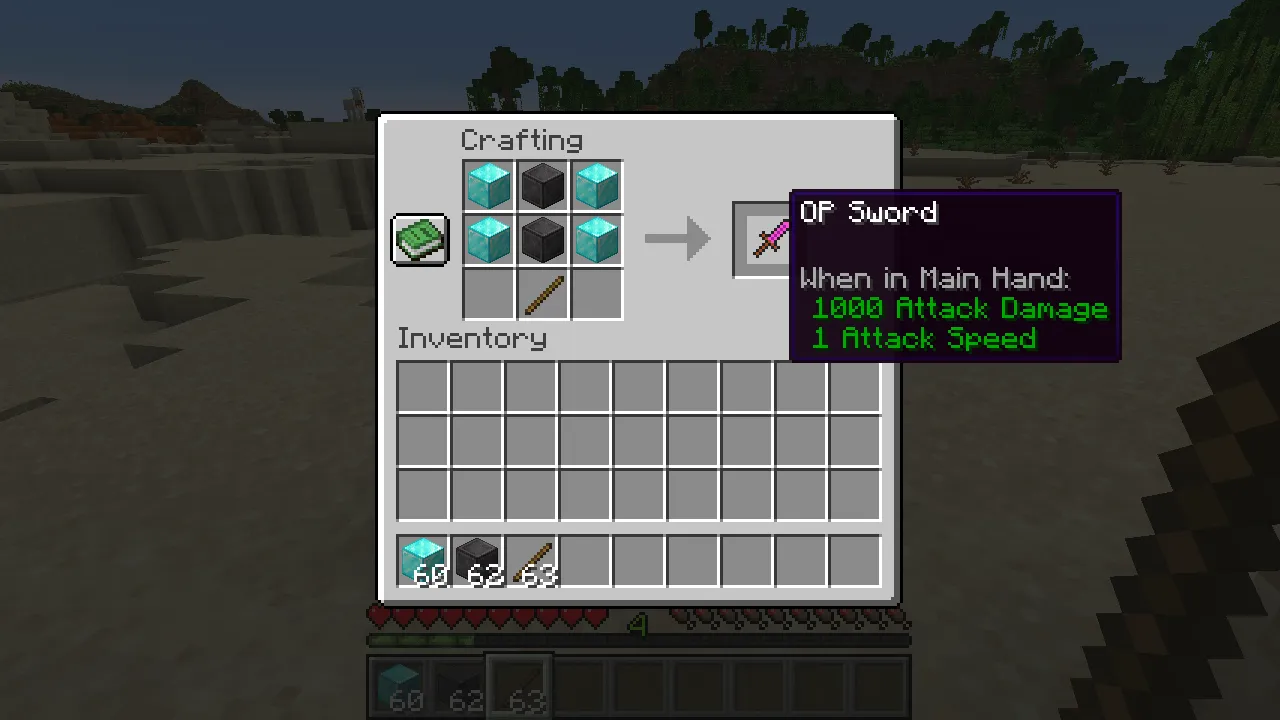Viewport: 1280px width, 720px height.
Task: Grab the diamond in the top-right crafting slot
Action: [x=597, y=184]
